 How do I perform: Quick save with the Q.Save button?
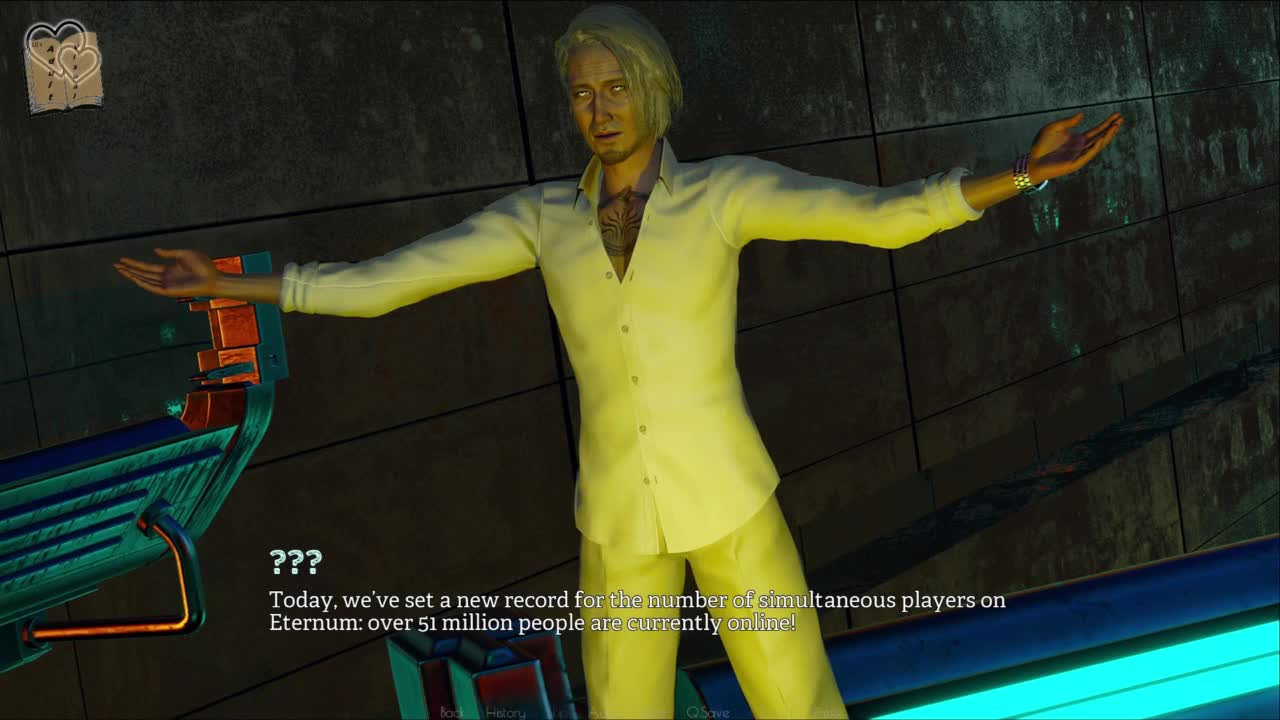coord(707,712)
